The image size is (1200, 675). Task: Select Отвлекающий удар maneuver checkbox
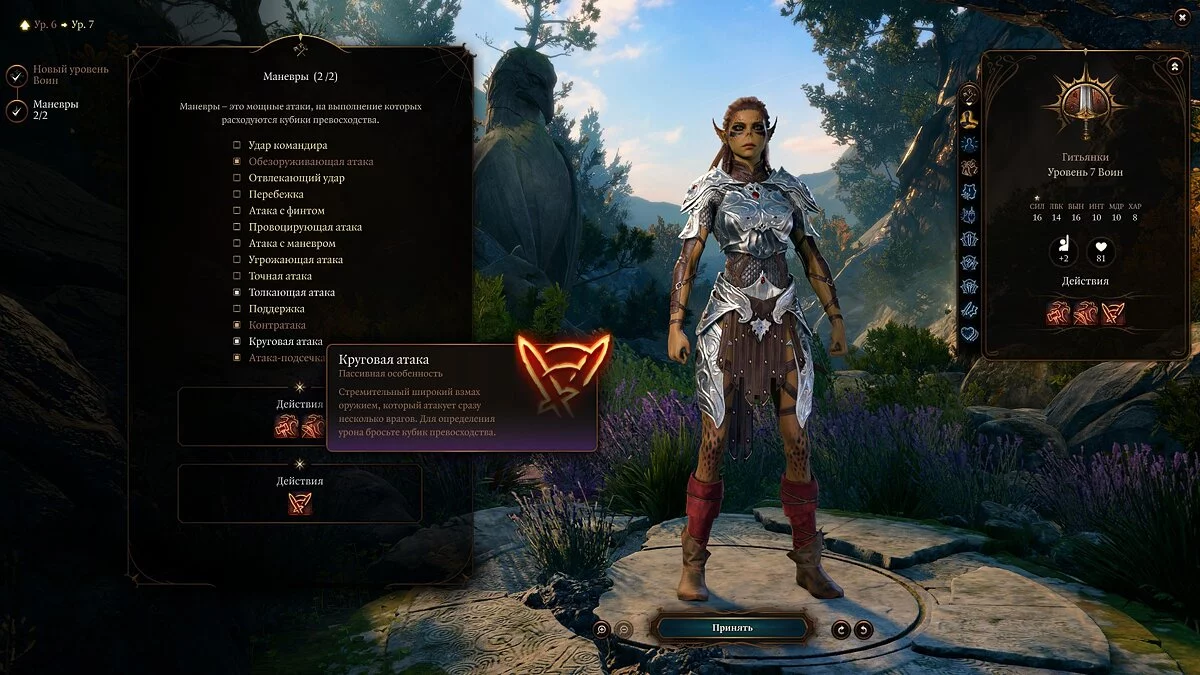[237, 178]
